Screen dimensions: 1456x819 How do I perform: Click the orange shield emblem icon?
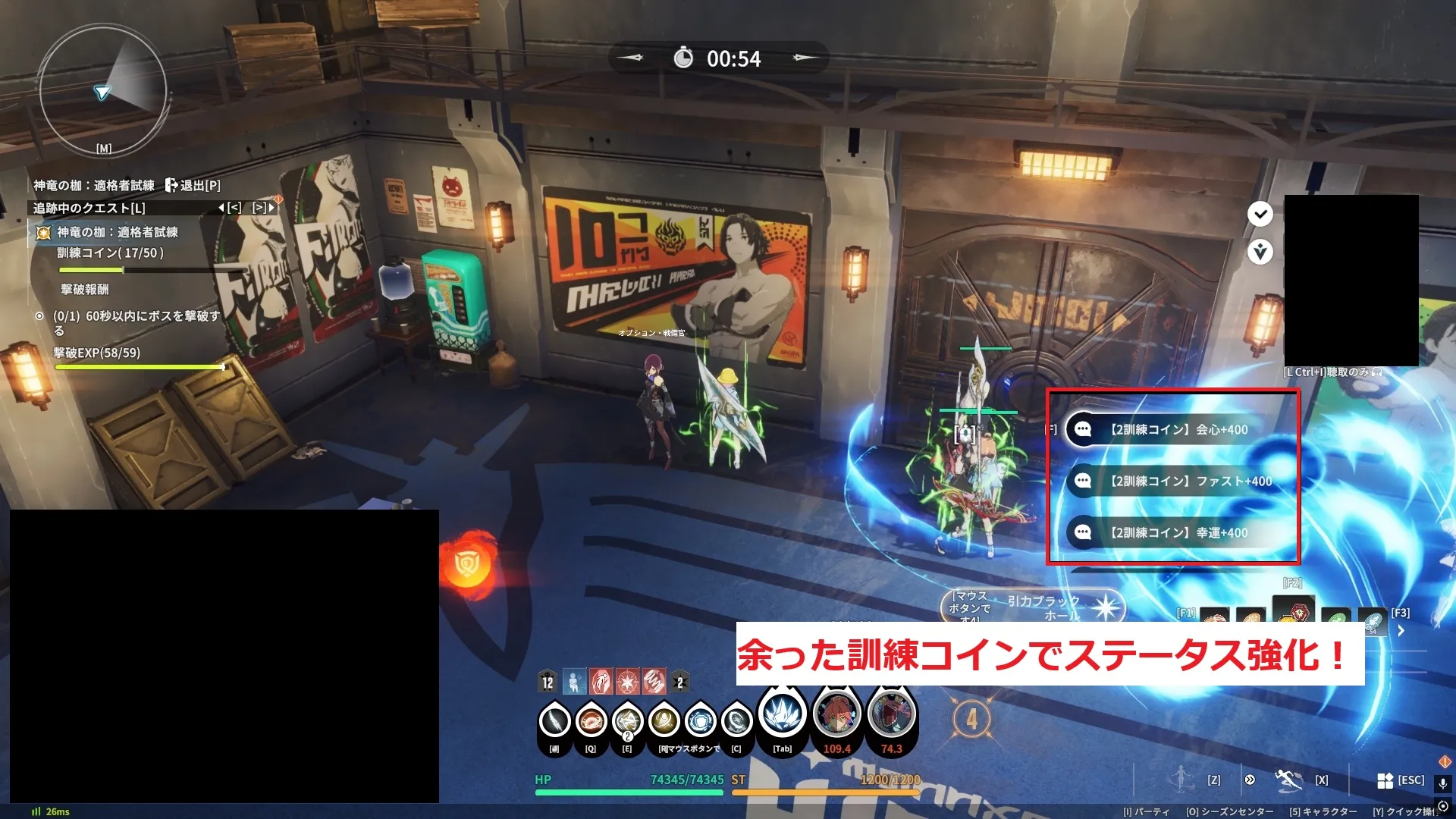465,563
